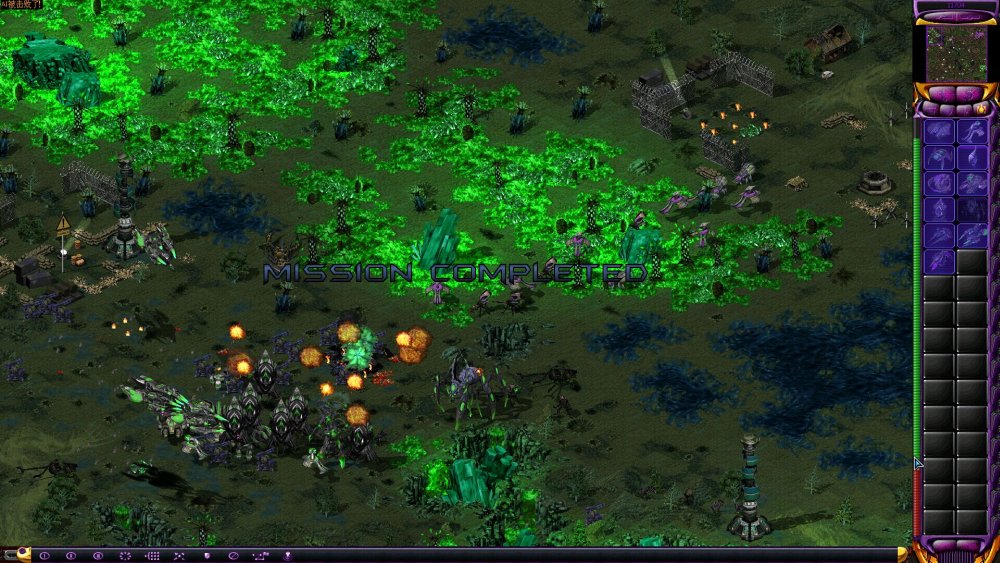Select team number 2 on the command bar
The height and width of the screenshot is (563, 1000).
point(71,555)
